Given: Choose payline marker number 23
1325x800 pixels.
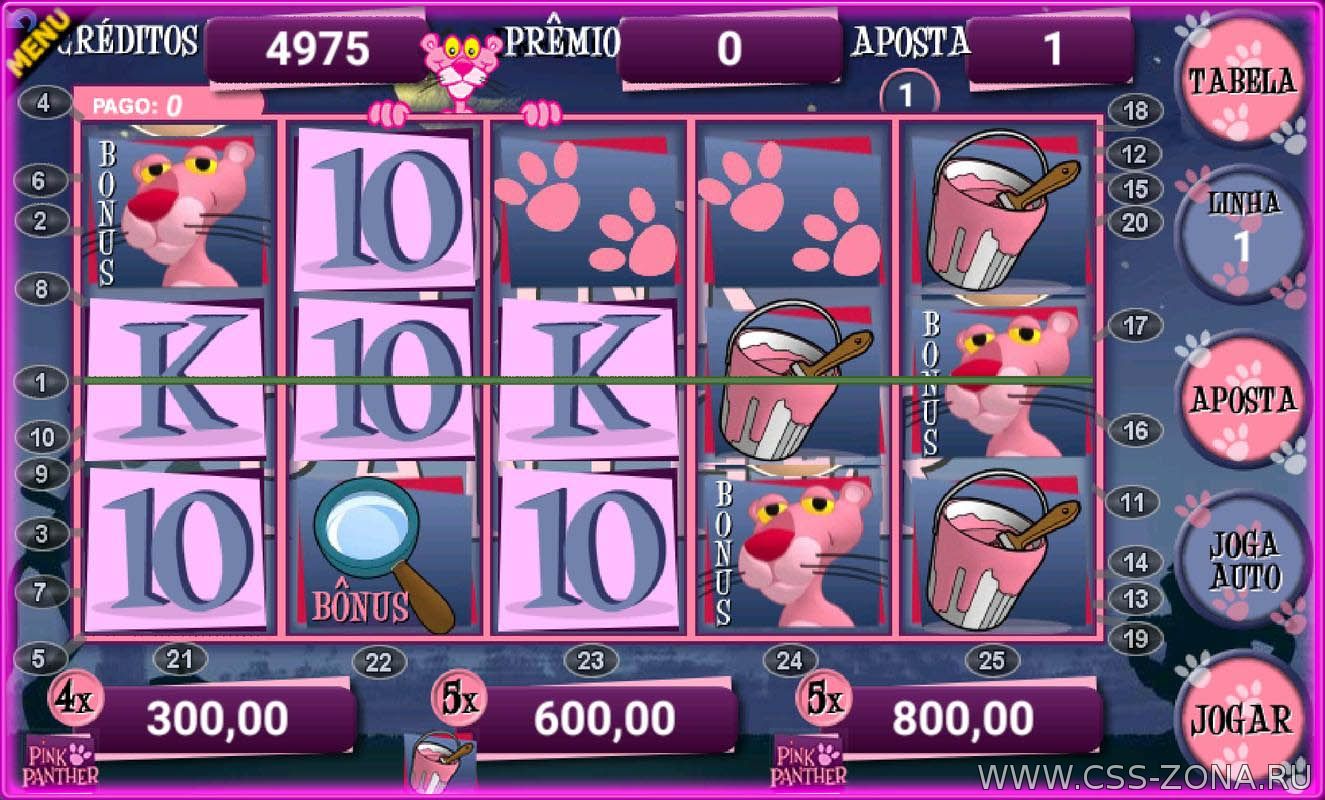Looking at the screenshot, I should coord(591,660).
